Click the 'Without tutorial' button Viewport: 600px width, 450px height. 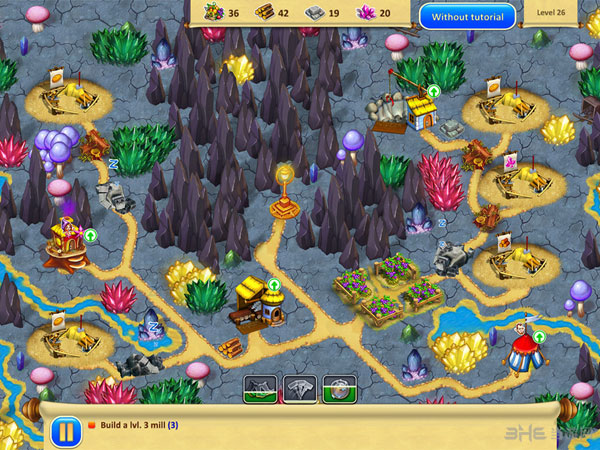coord(467,16)
